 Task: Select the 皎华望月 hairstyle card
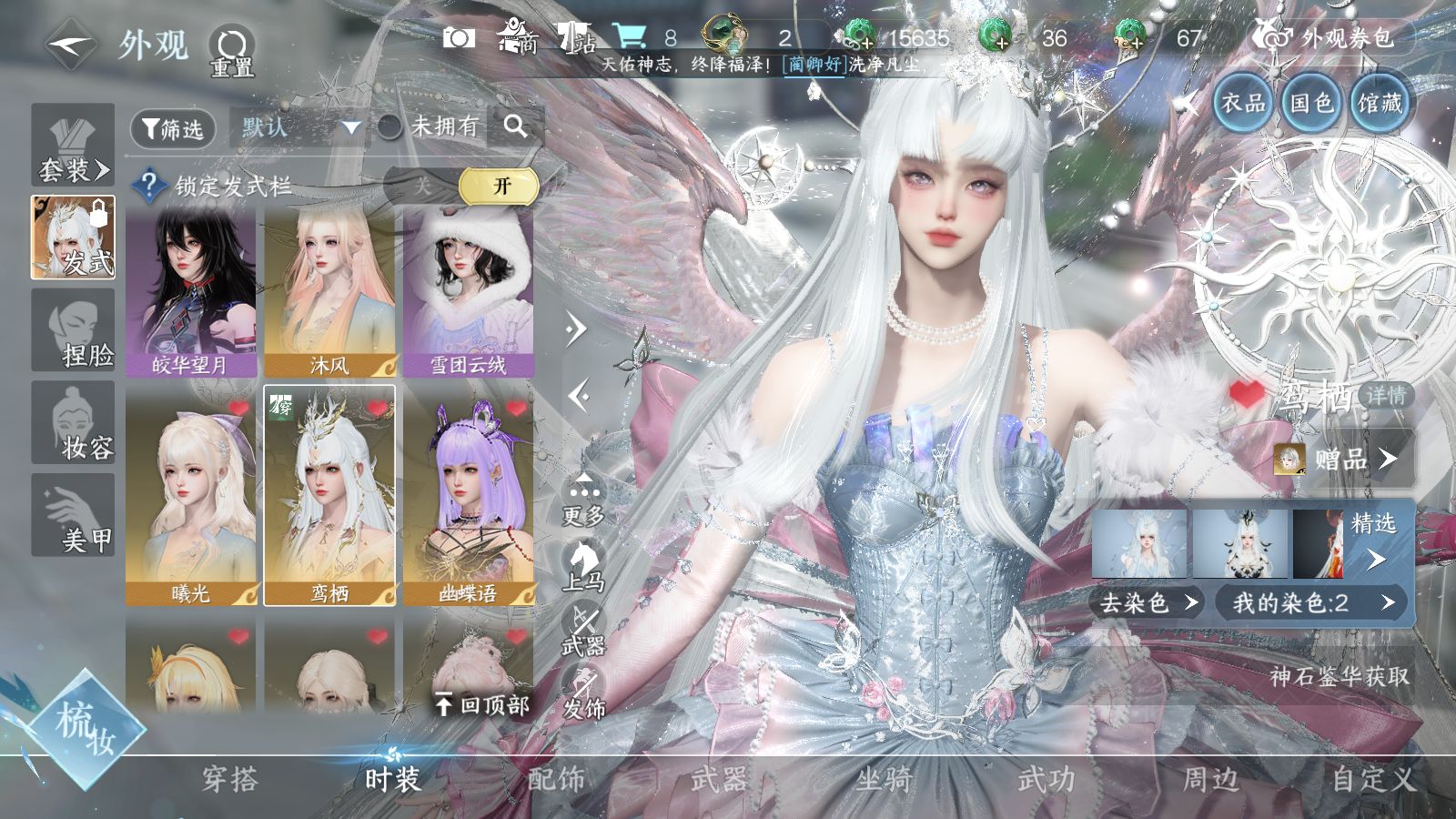point(191,291)
